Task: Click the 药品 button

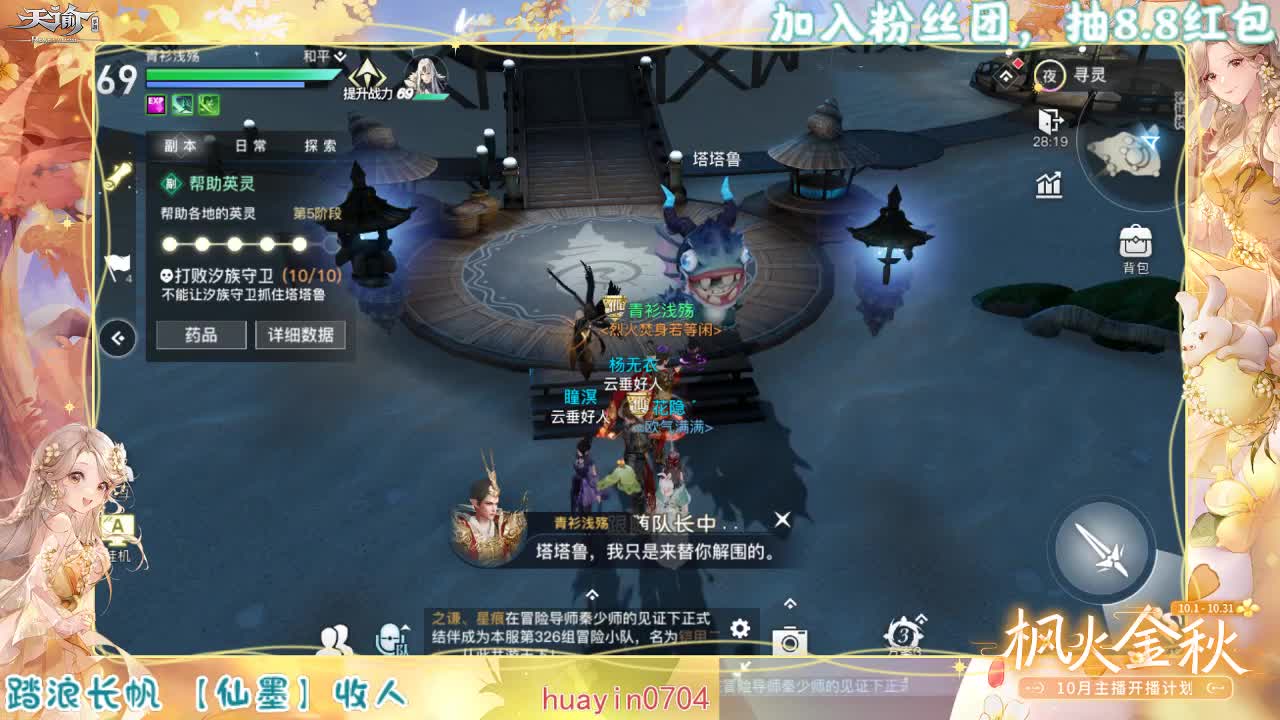Action: coord(200,336)
